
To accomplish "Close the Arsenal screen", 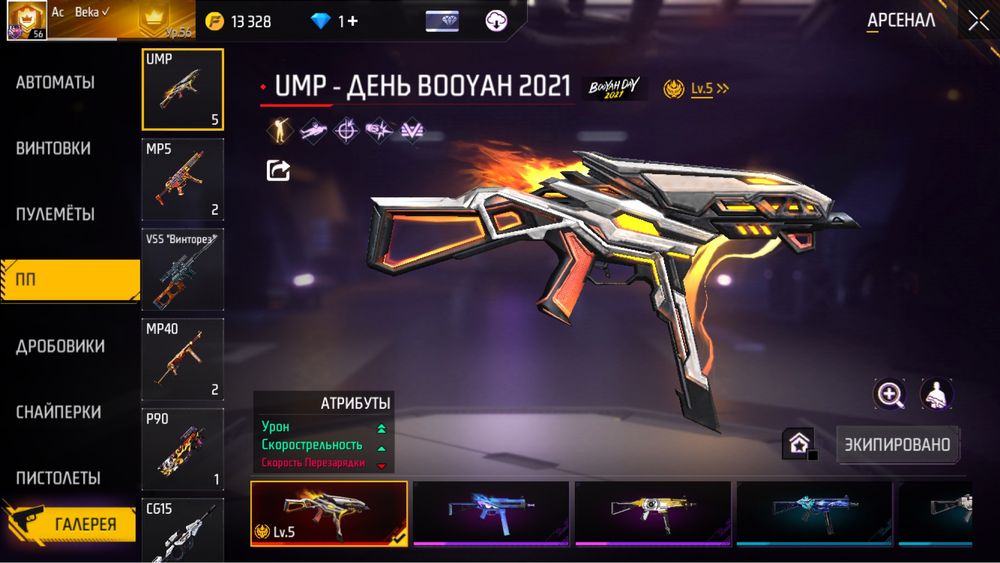I will click(977, 21).
